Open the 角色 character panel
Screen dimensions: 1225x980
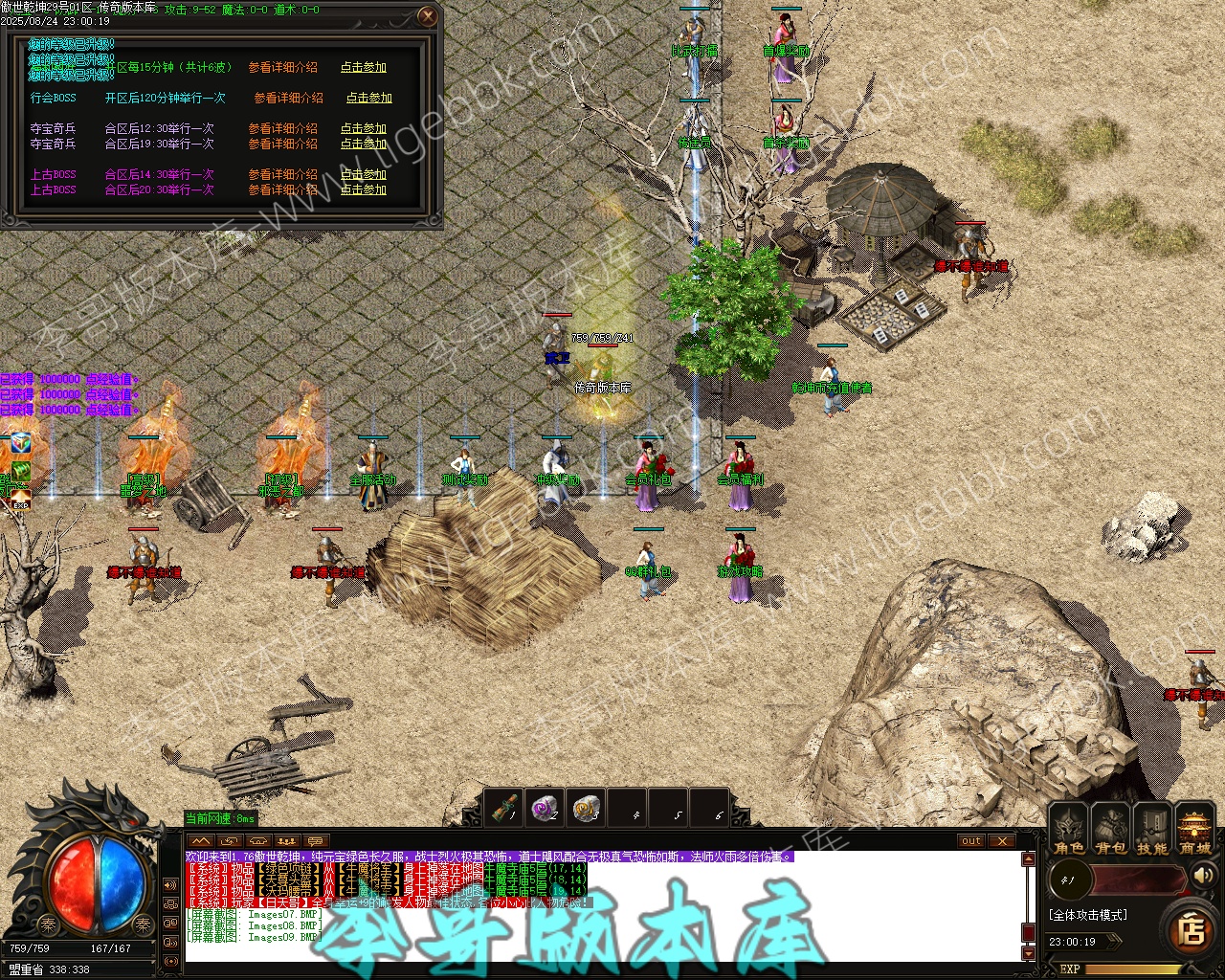[x=1069, y=831]
